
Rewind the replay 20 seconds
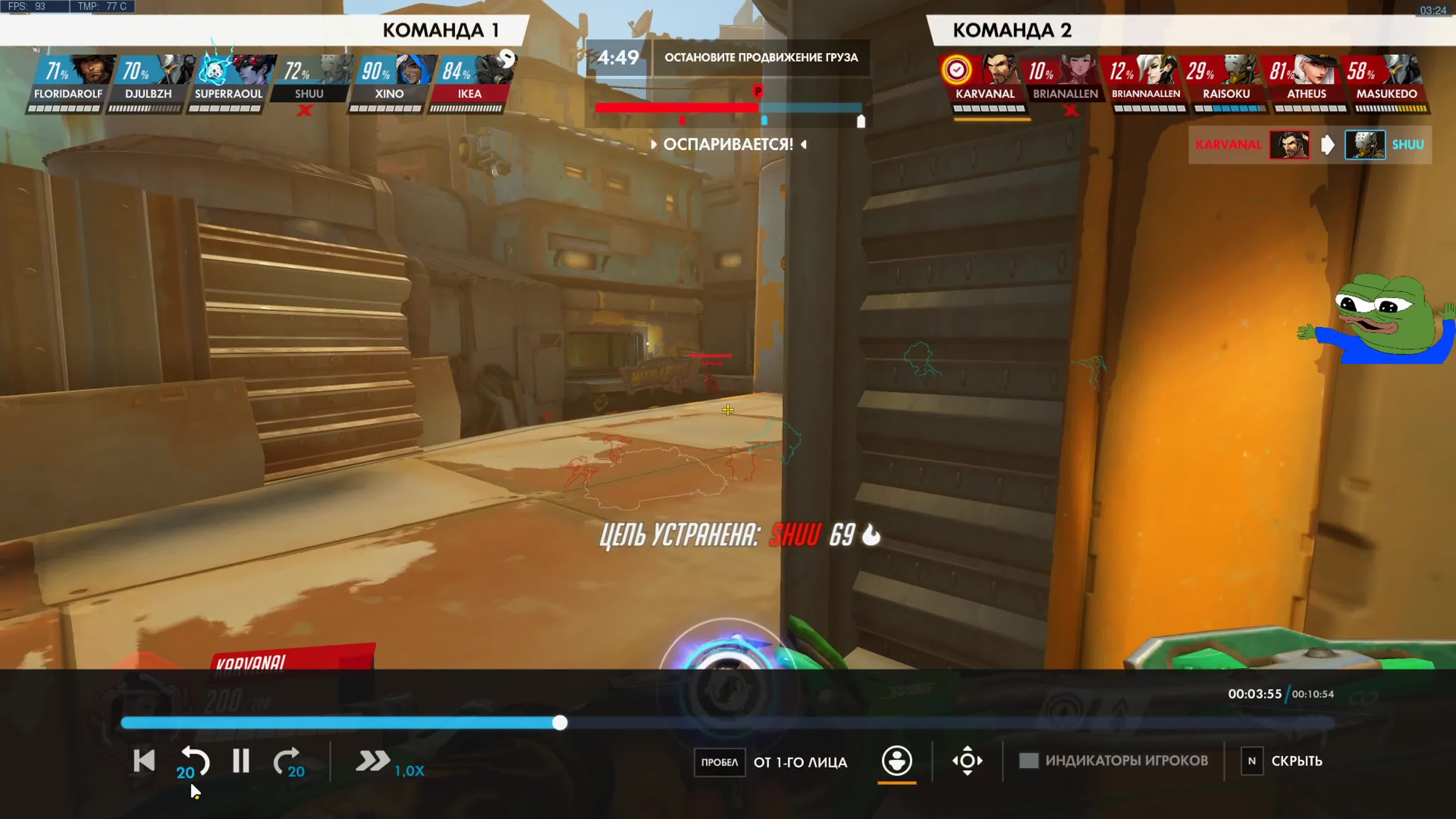point(194,761)
